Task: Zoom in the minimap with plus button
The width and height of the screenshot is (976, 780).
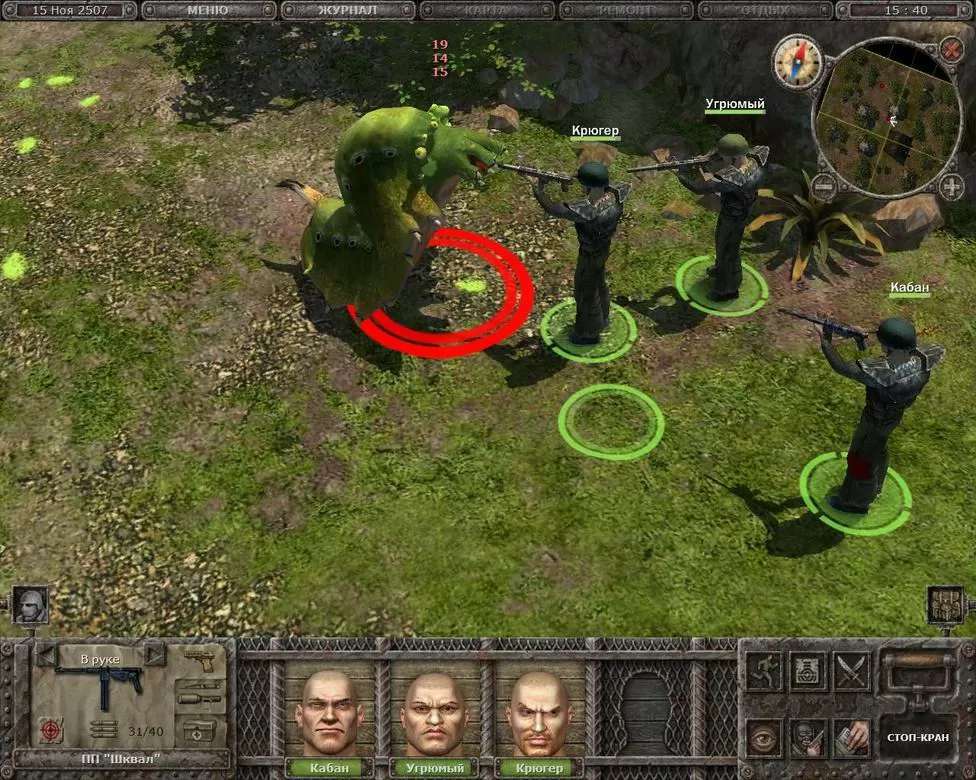Action: pyautogui.click(x=948, y=186)
